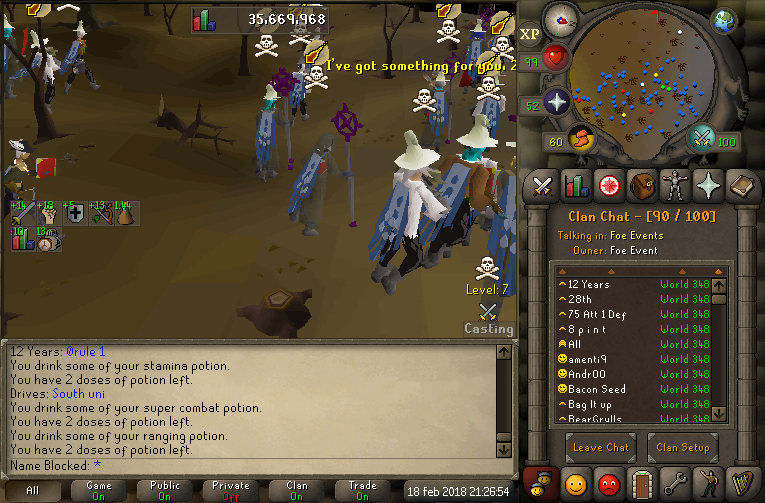Screen dimensions: 765x503
Task: Switch to the Prayer tab
Action: [708, 185]
